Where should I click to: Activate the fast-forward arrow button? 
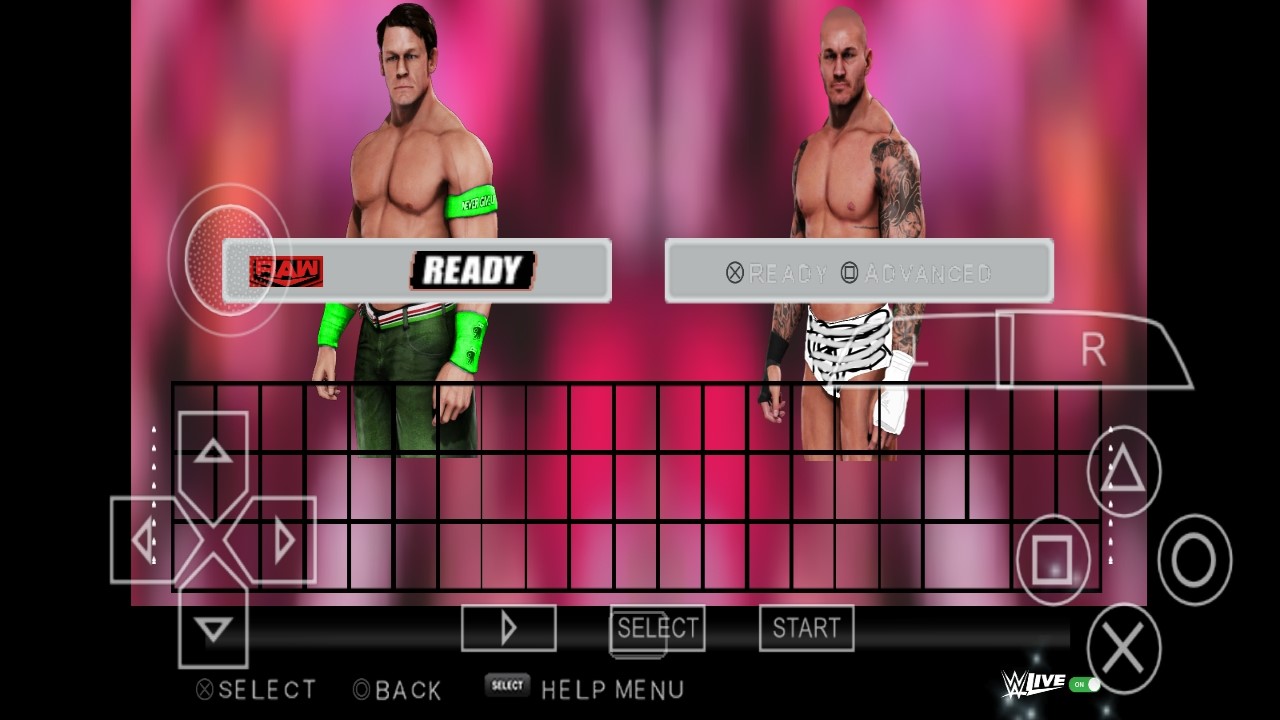coord(508,628)
